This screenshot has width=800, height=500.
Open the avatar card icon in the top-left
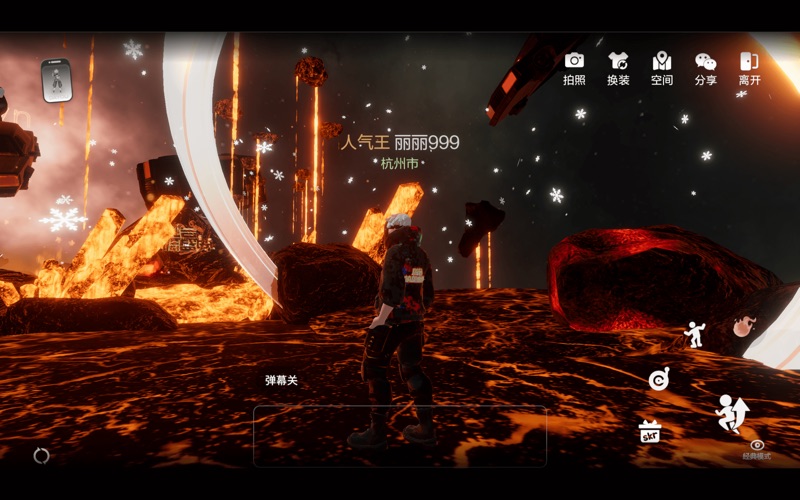coord(57,80)
